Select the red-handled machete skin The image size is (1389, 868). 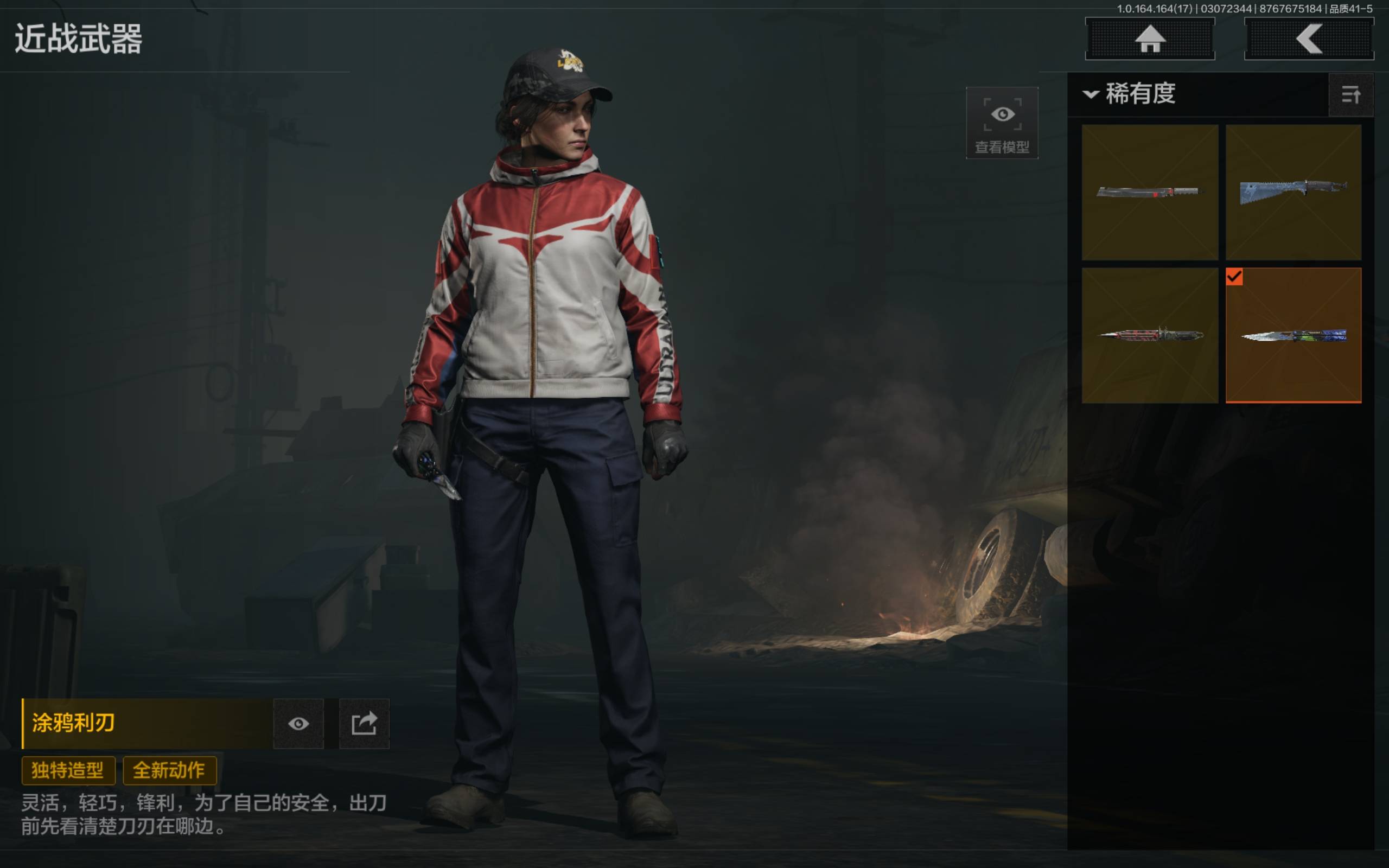tap(1149, 192)
